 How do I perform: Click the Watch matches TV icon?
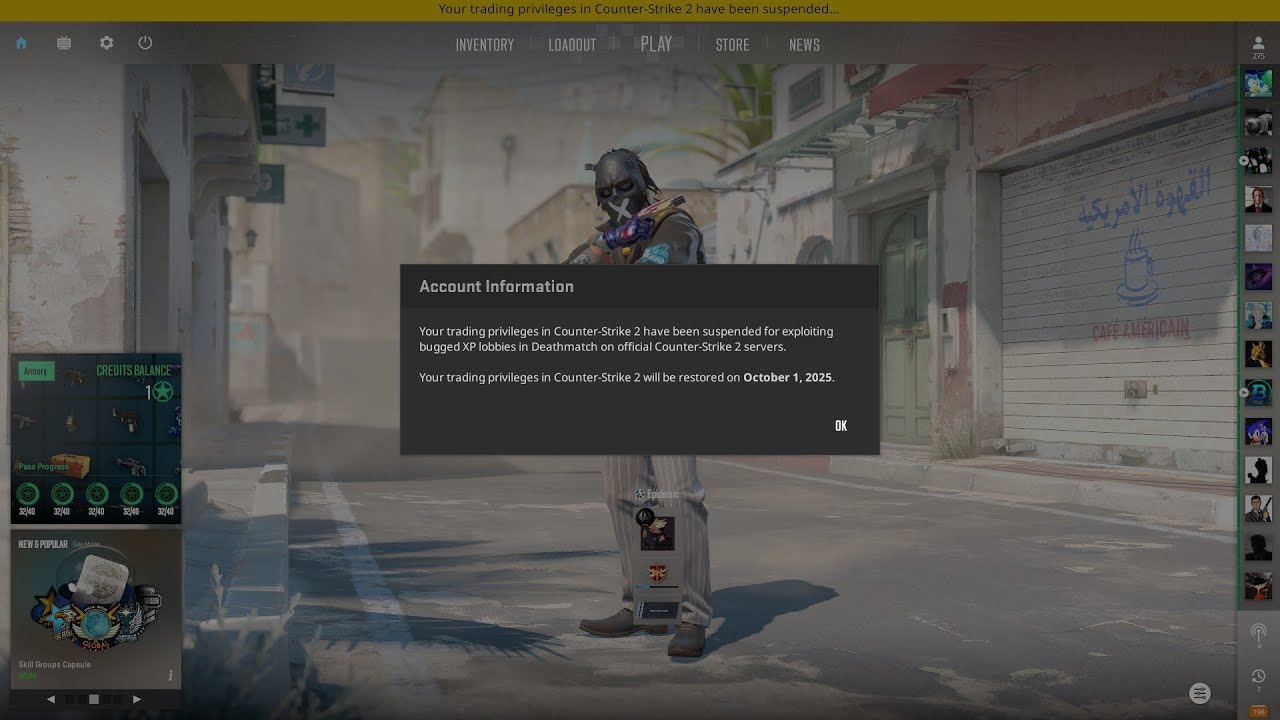63,43
